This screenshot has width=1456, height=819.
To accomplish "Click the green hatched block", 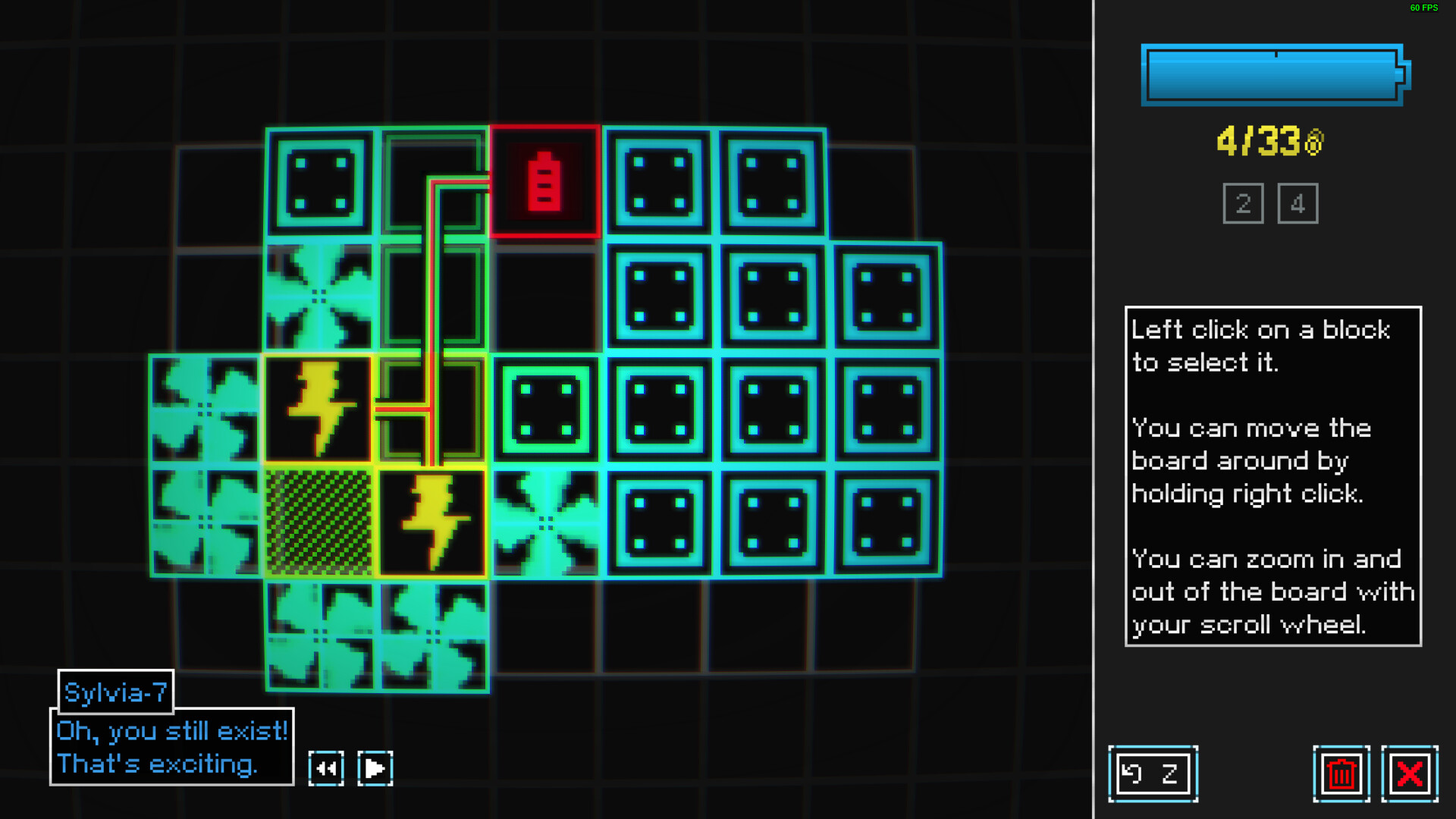I will pyautogui.click(x=318, y=520).
